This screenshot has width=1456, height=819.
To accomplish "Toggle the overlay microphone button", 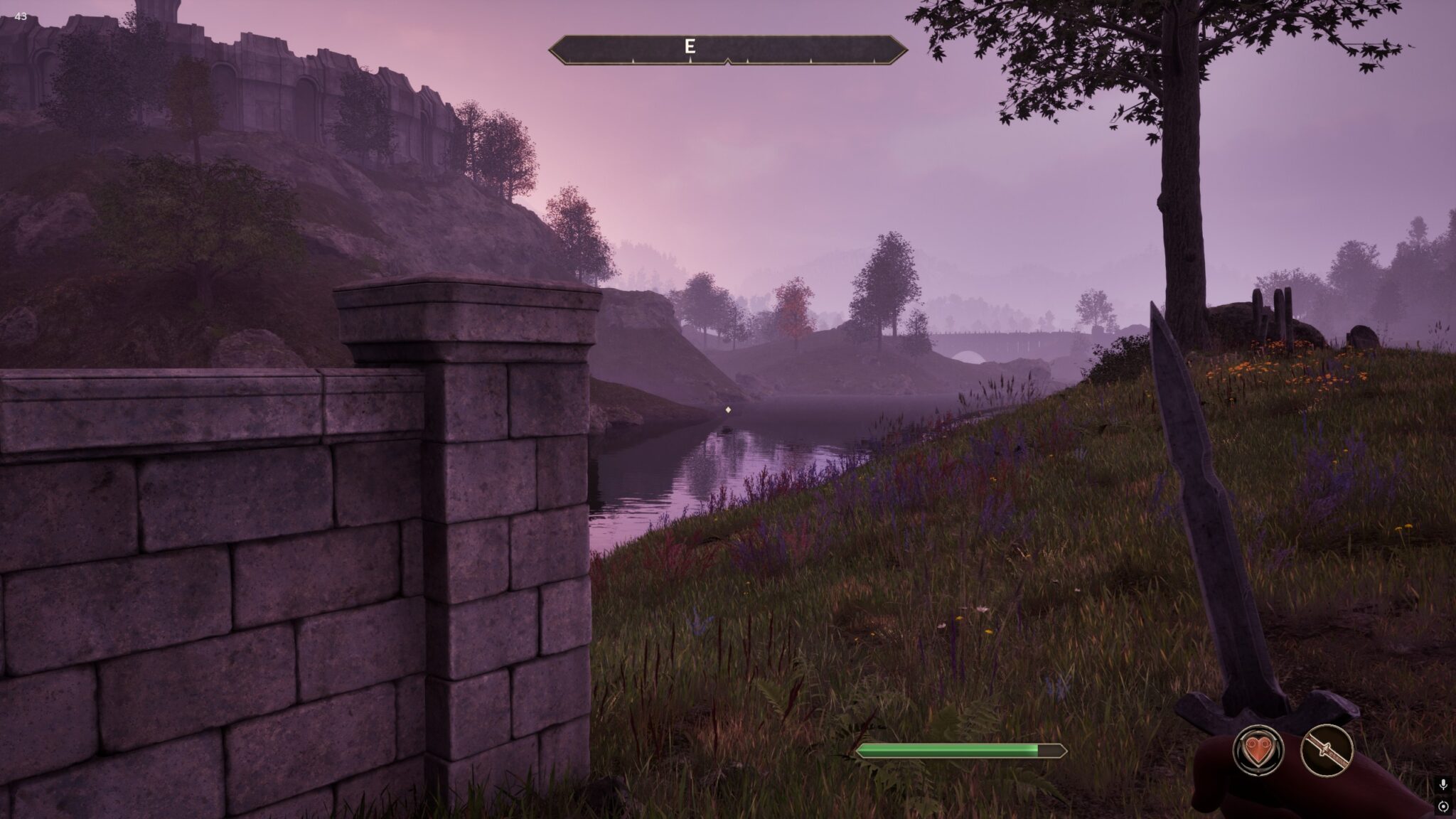I will coord(1443,784).
